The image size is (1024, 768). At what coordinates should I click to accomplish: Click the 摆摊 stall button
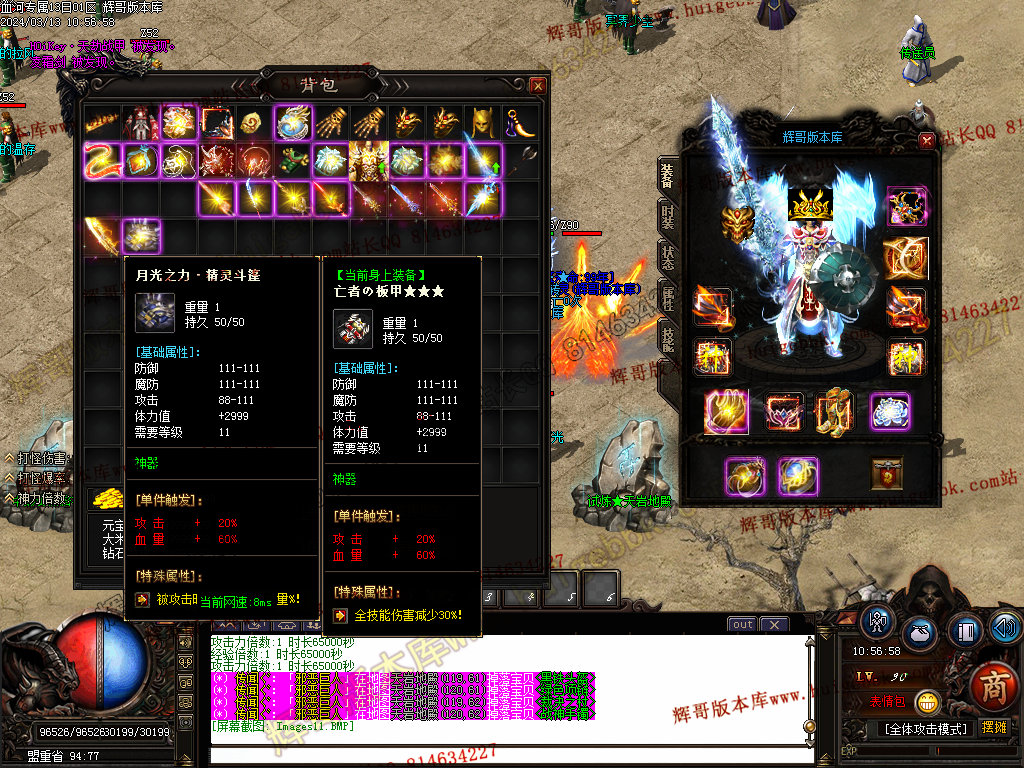pyautogui.click(x=994, y=727)
